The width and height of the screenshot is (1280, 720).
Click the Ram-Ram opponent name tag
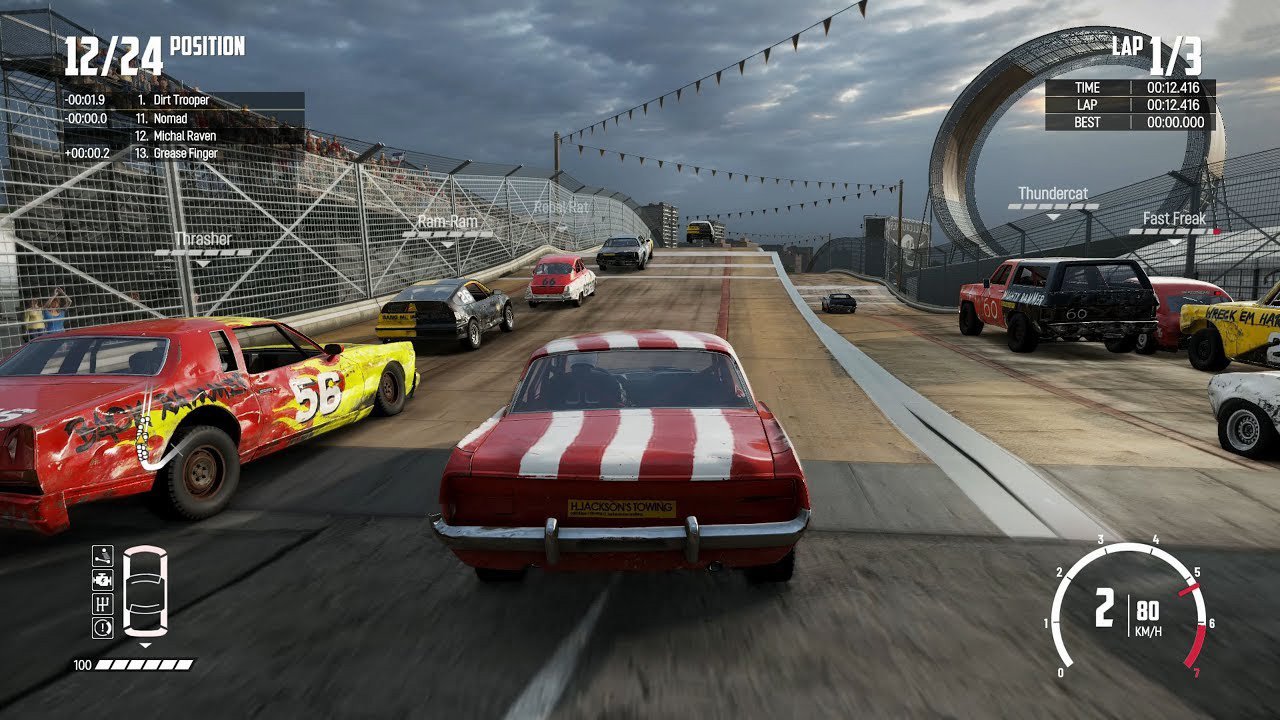point(447,222)
